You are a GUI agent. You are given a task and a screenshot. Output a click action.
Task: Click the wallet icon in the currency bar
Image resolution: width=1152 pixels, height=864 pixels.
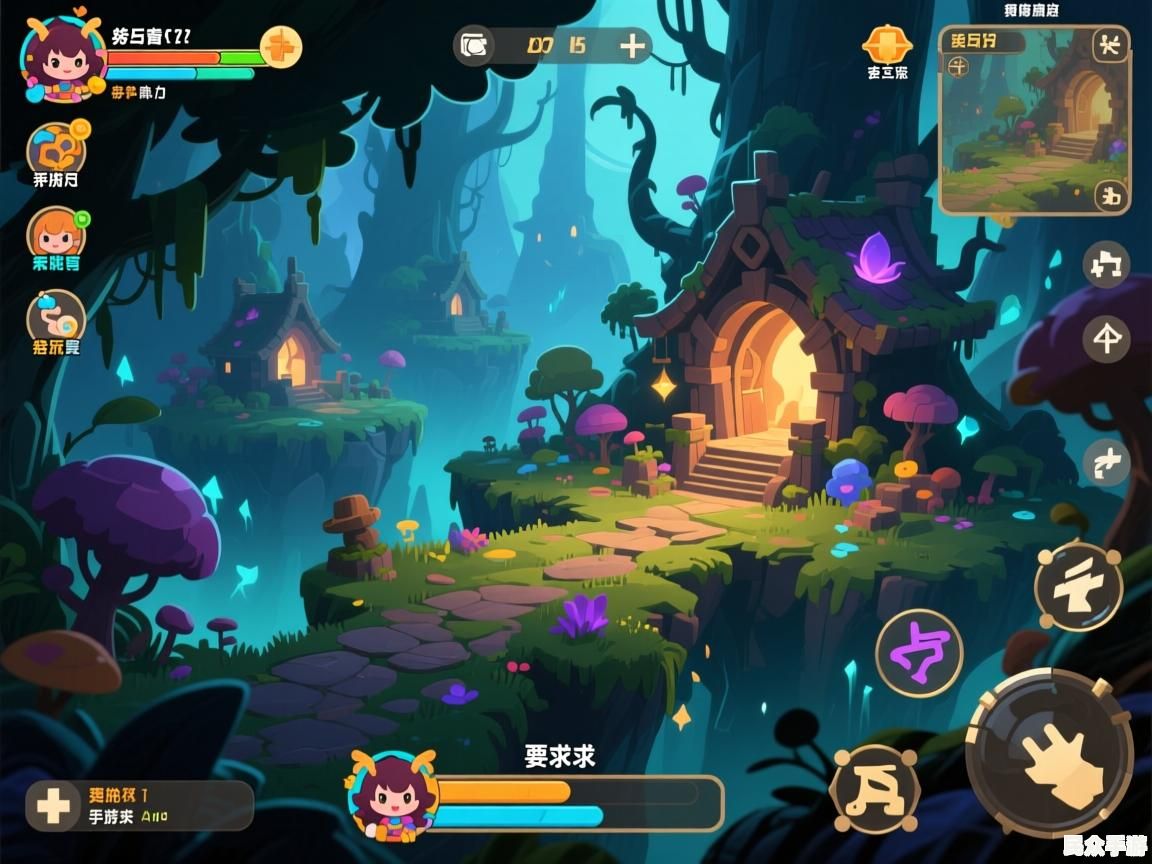[475, 46]
